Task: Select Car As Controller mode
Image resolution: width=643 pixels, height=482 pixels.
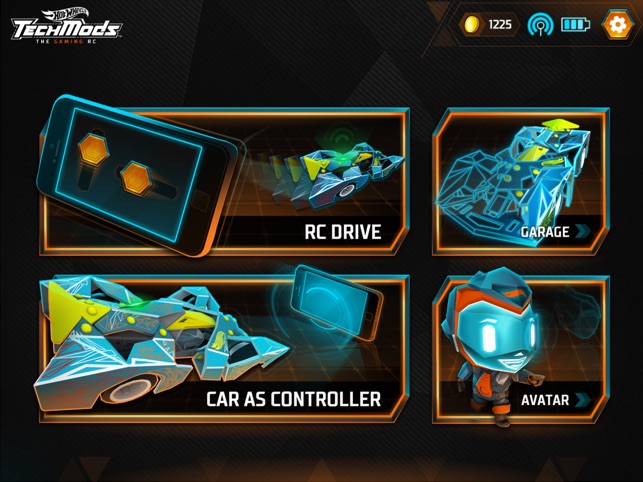Action: click(x=224, y=348)
